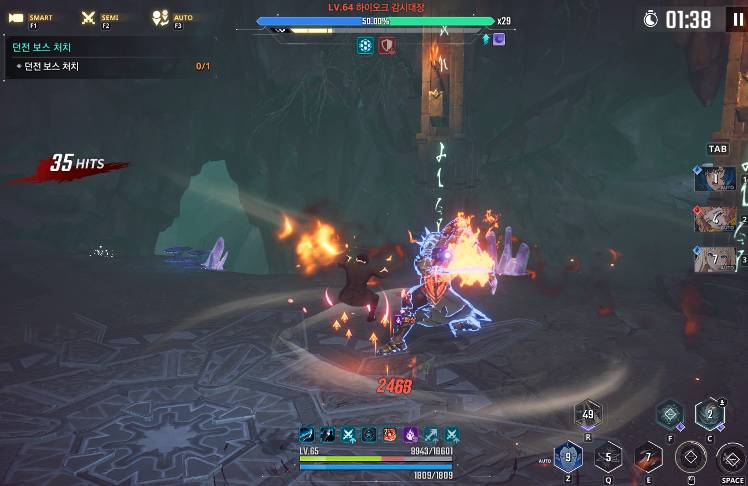The image size is (748, 486).
Task: Switch to the orange-haired party member portrait
Action: (716, 219)
